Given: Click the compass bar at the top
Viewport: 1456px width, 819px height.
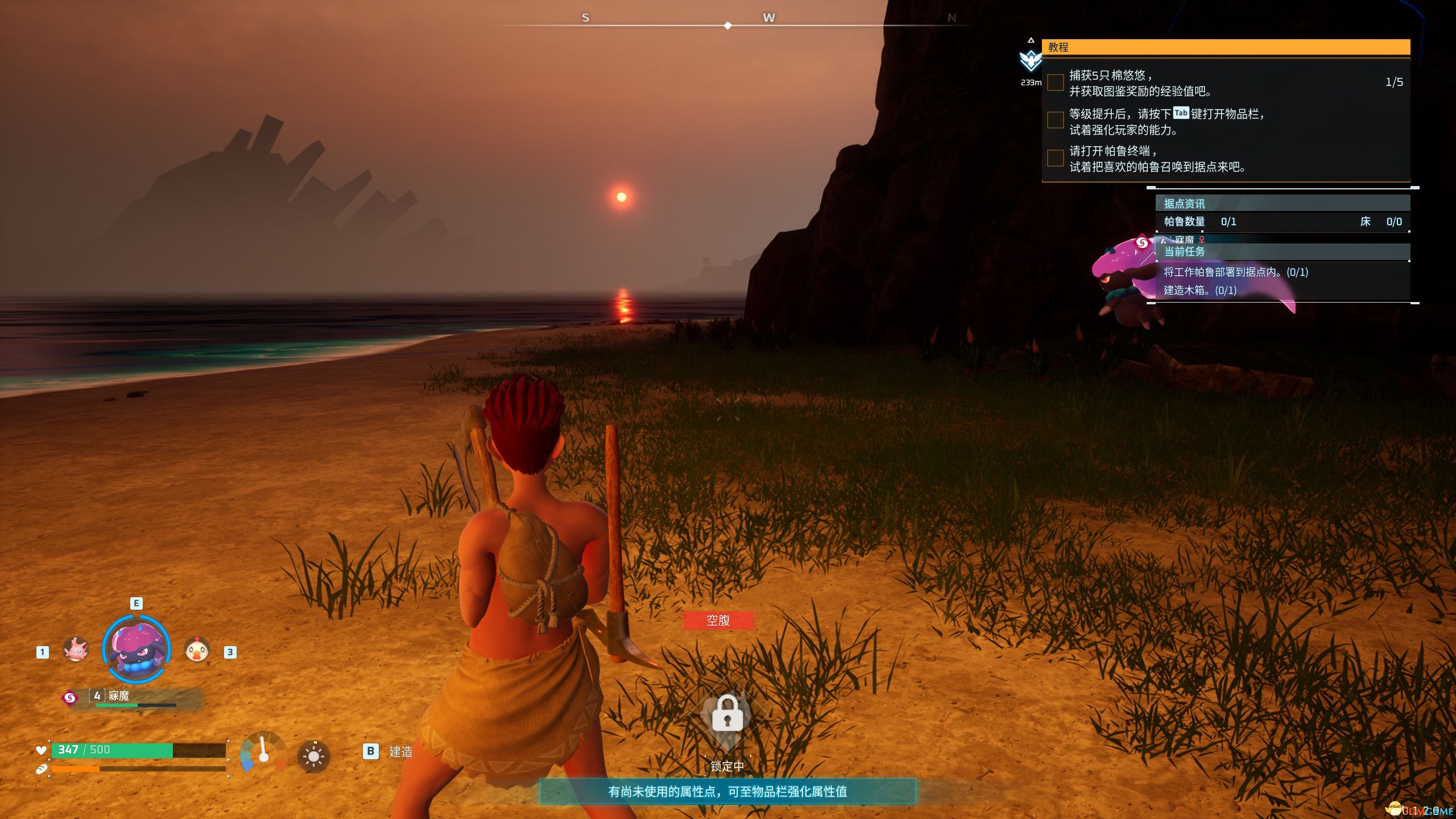Looking at the screenshot, I should click(x=728, y=25).
